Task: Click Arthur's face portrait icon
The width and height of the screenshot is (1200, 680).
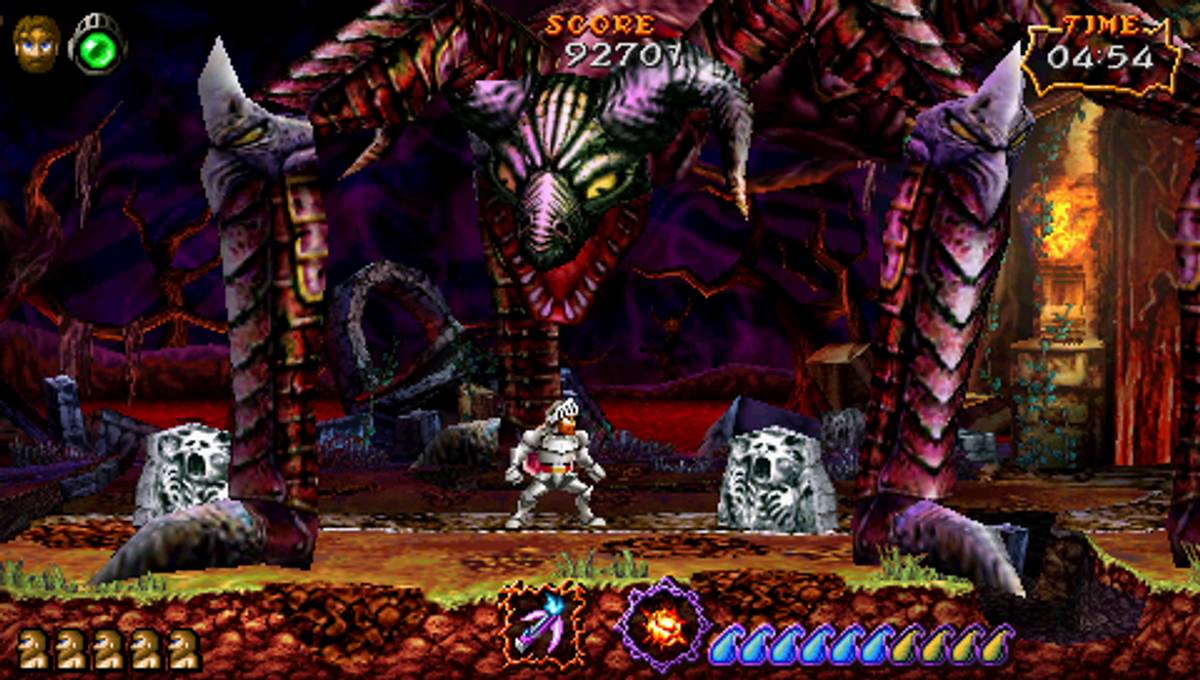Action: 35,43
